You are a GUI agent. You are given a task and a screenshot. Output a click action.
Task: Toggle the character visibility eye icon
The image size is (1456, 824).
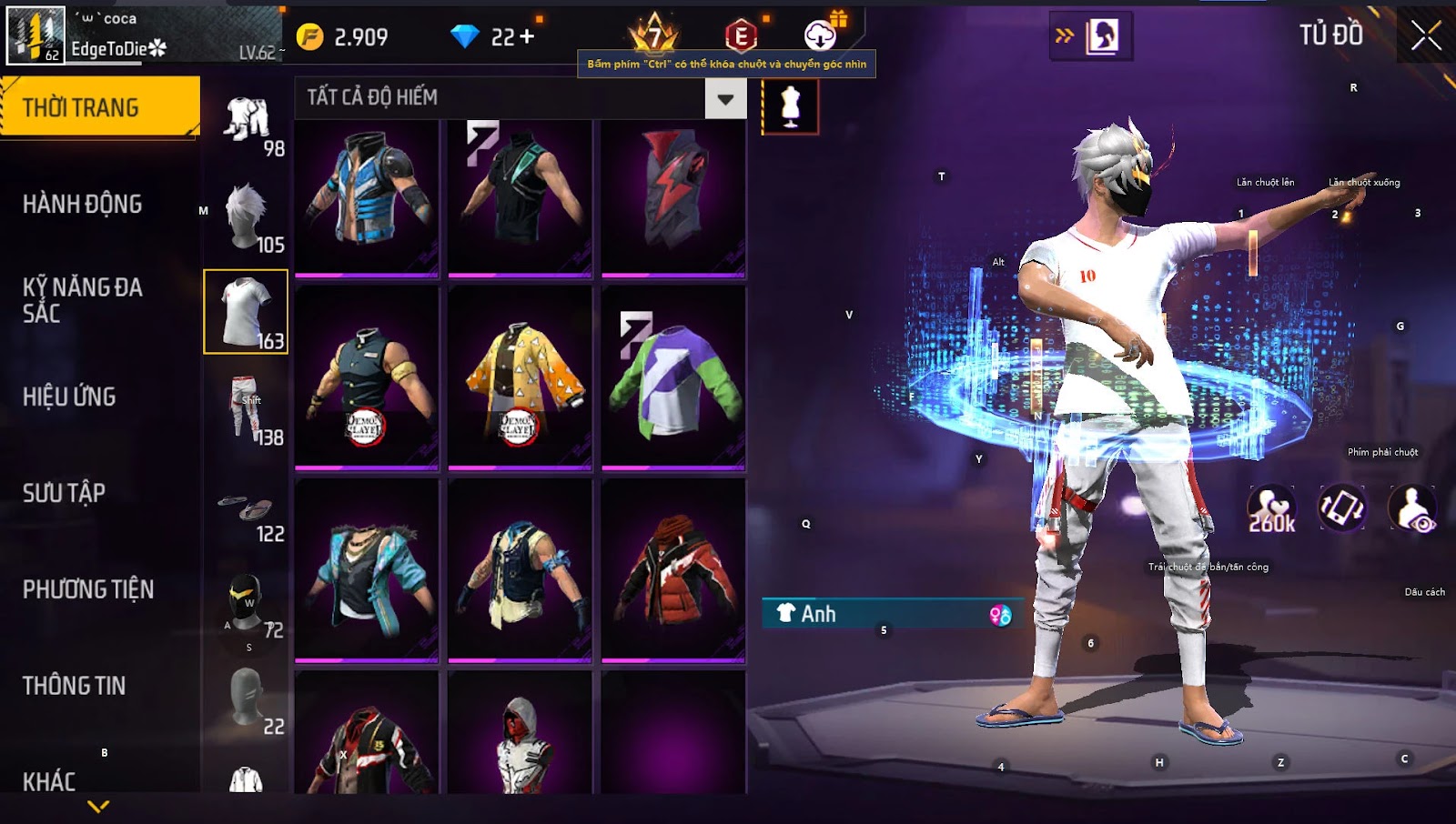point(1412,509)
